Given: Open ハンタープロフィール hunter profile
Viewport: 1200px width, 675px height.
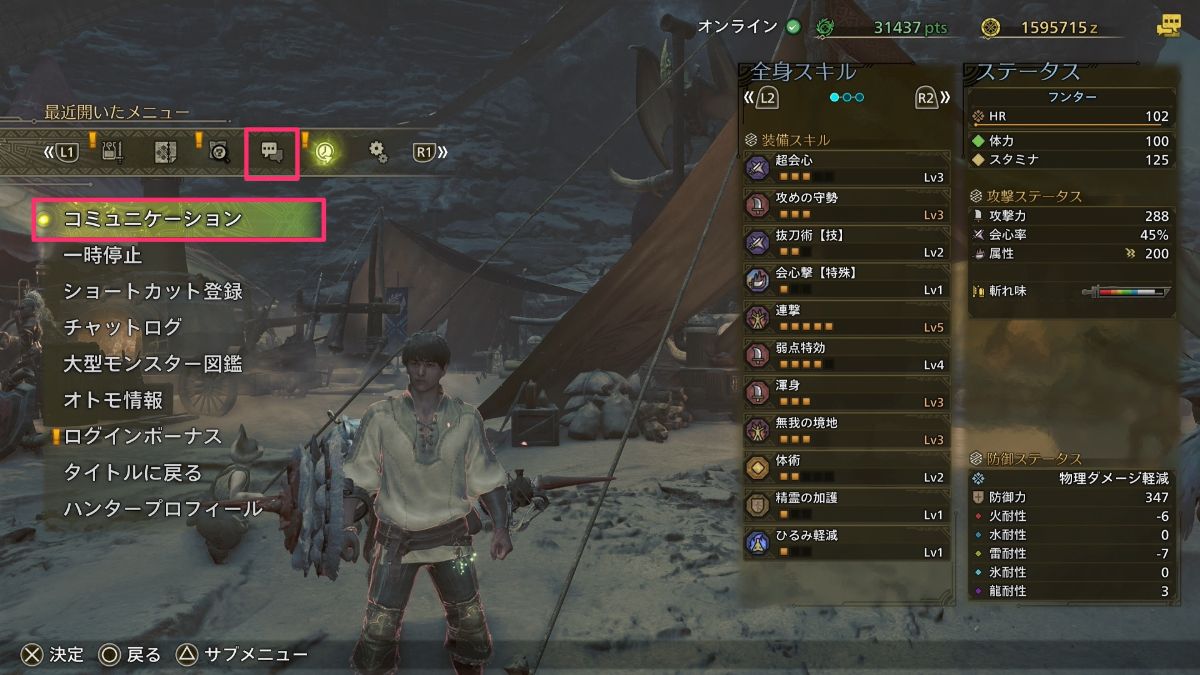Looking at the screenshot, I should 163,509.
